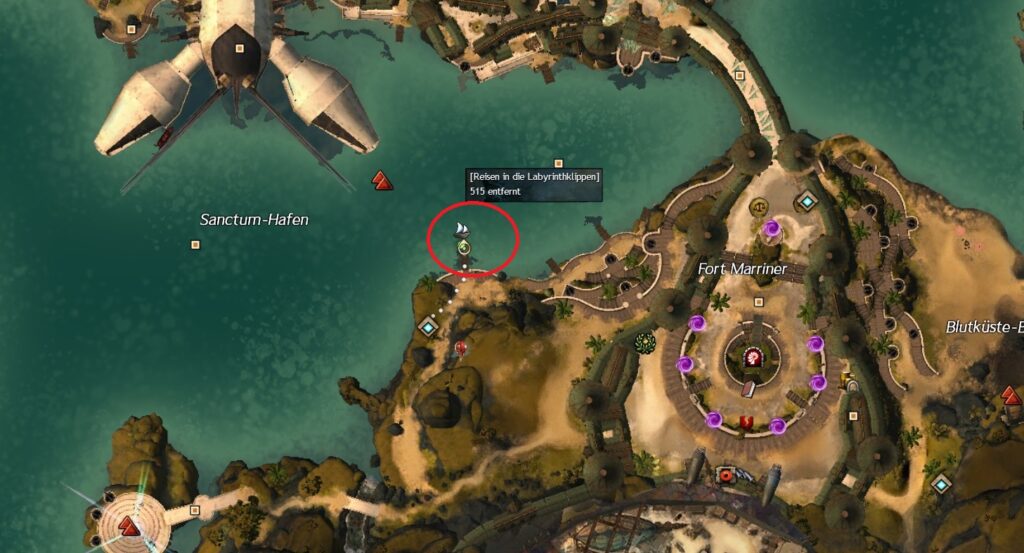Viewport: 1024px width, 553px height.
Task: Select the green marker below the ship
Action: tap(463, 246)
